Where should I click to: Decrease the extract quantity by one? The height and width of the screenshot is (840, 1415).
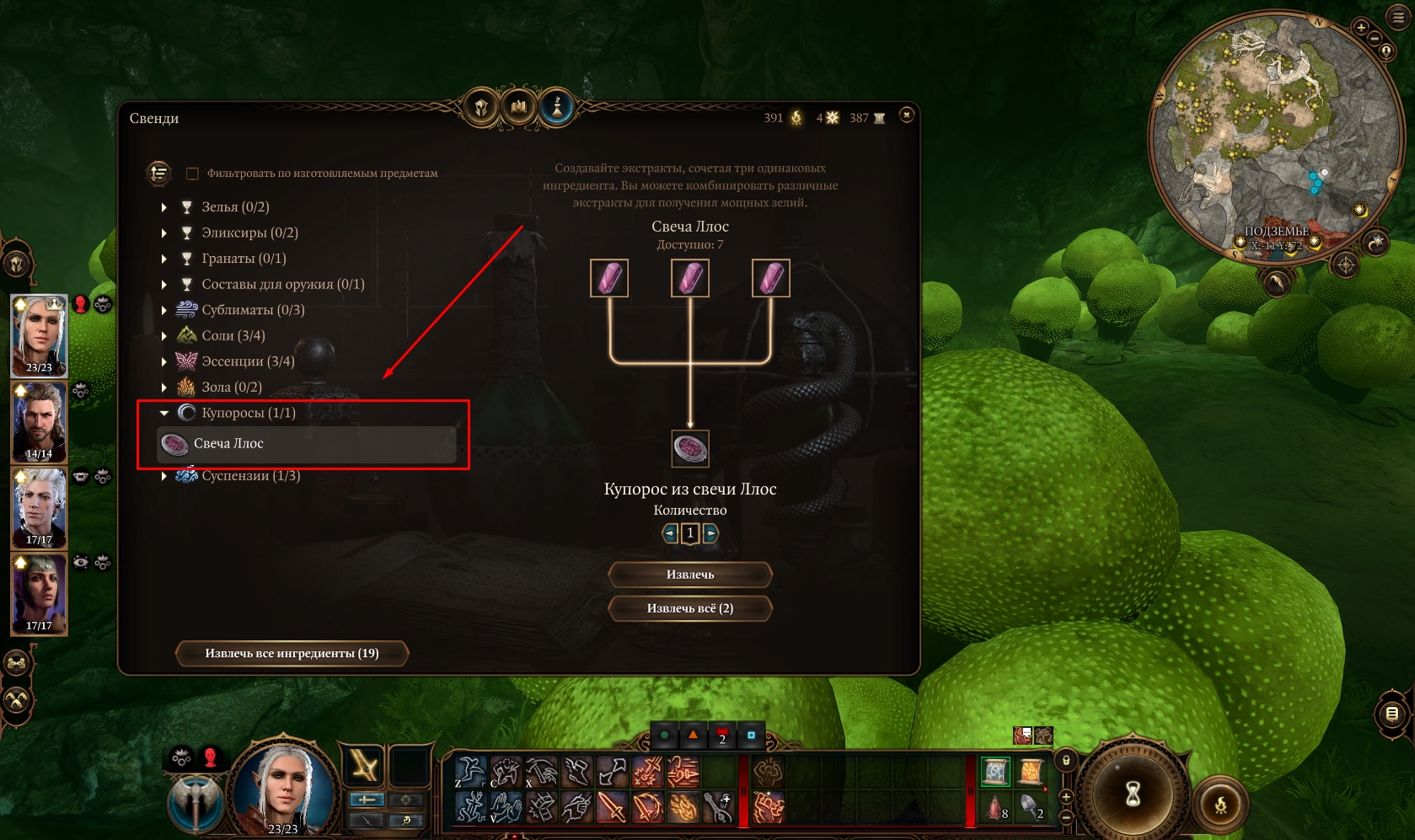(x=670, y=533)
